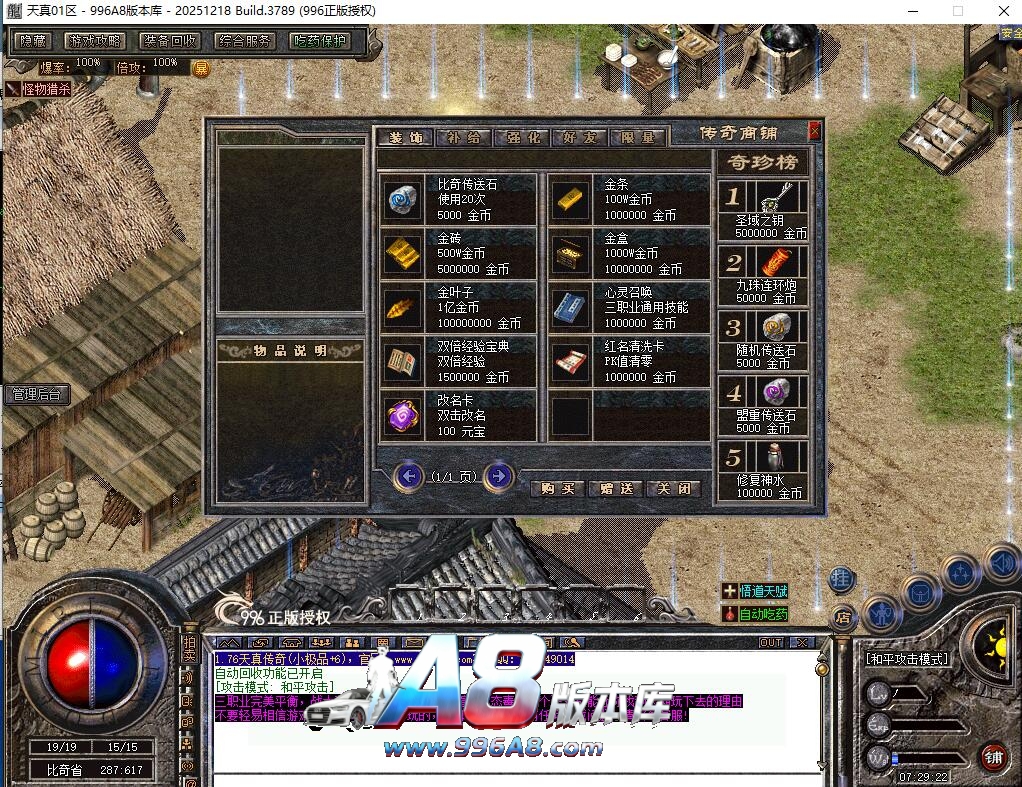
Task: Select the 限量 shop tab
Action: coord(637,137)
